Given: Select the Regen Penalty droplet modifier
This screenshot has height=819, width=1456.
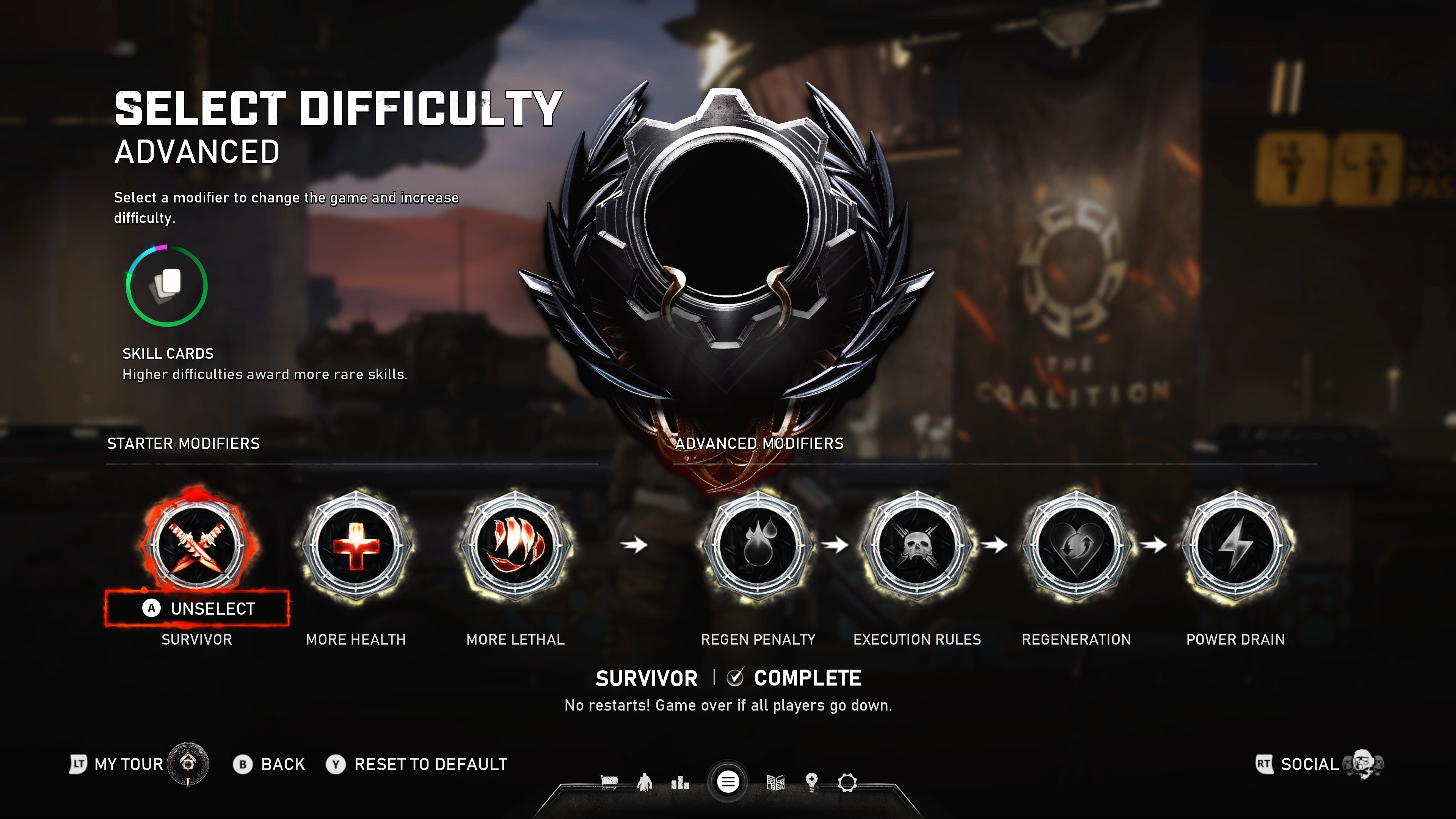Looking at the screenshot, I should point(758,546).
